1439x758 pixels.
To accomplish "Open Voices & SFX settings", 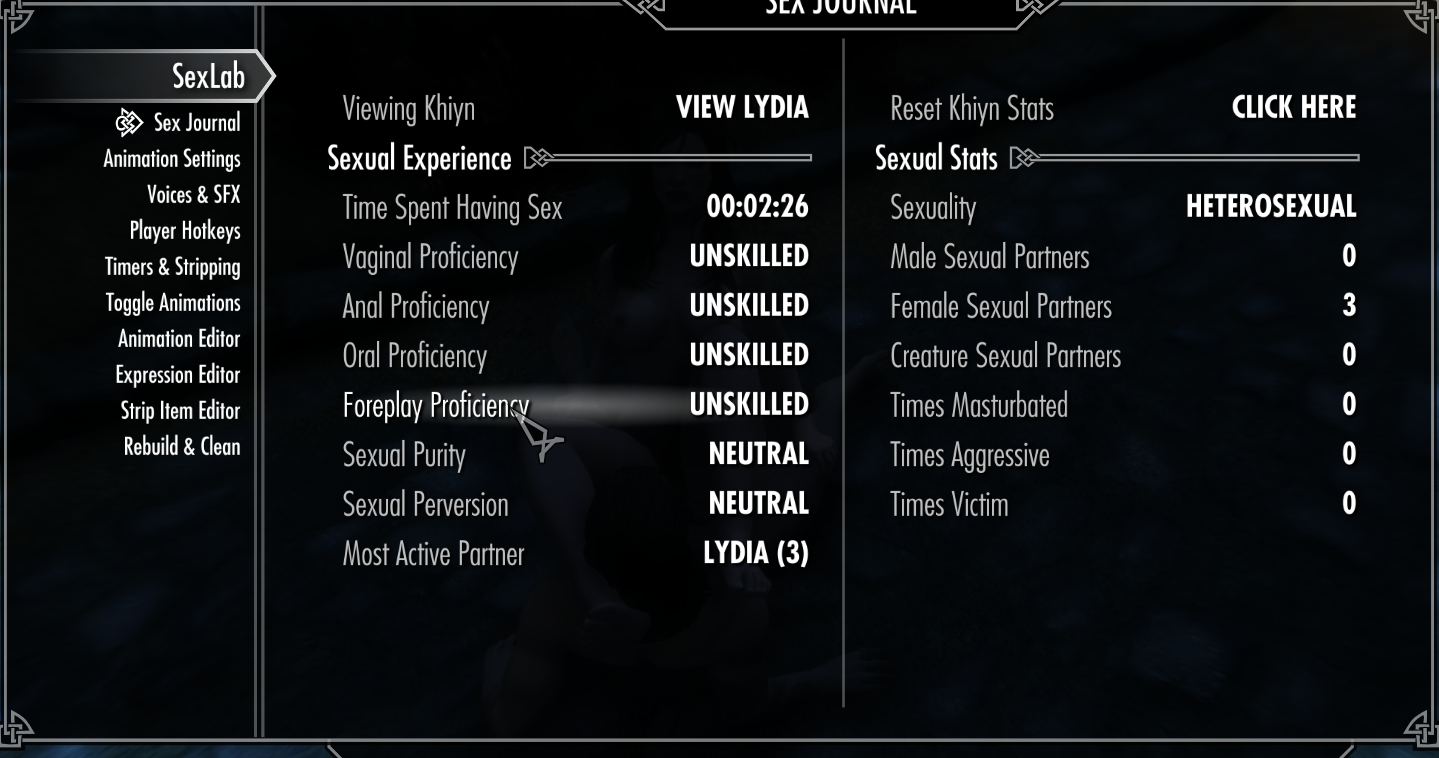I will (194, 194).
